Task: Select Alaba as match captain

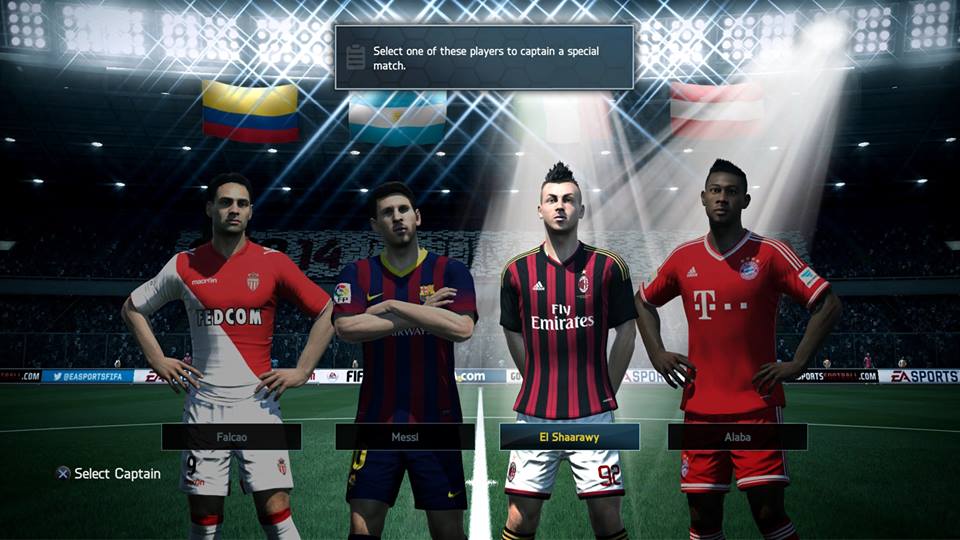Action: pos(737,437)
